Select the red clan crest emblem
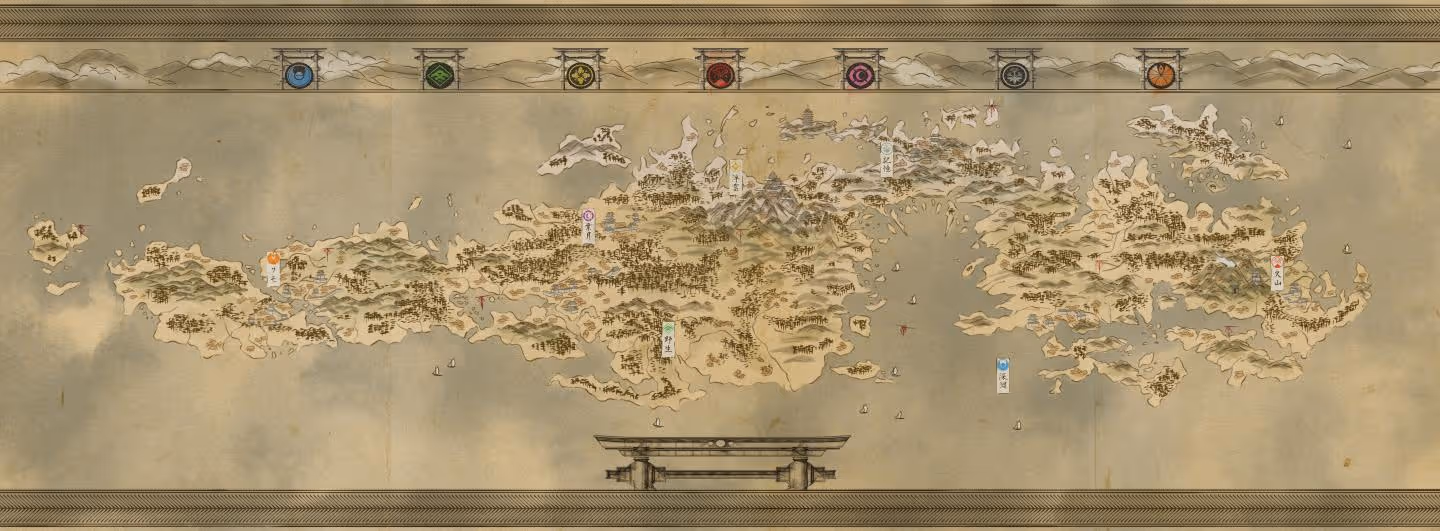 click(x=720, y=75)
